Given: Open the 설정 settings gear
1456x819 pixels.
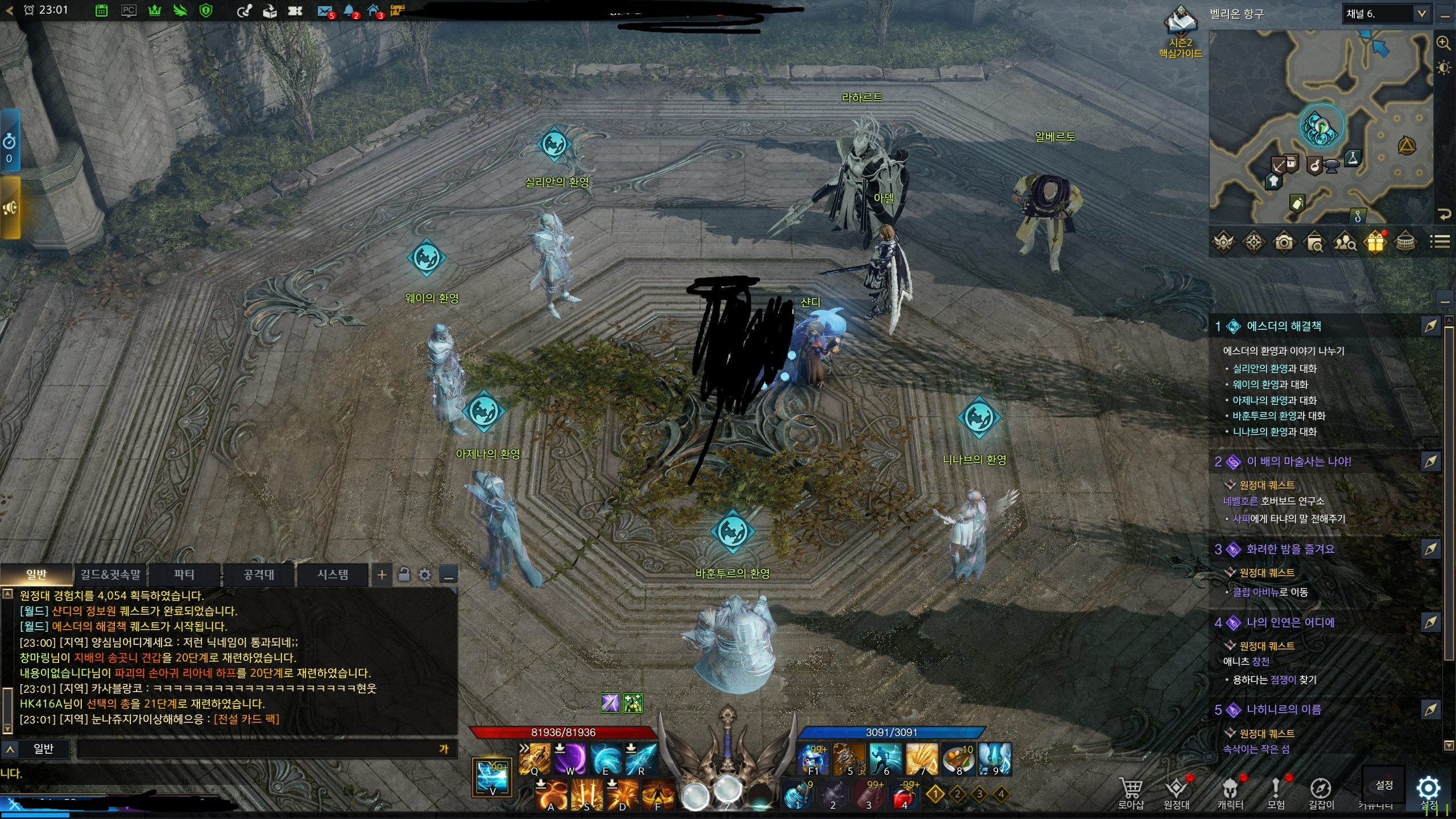Looking at the screenshot, I should pyautogui.click(x=1428, y=789).
